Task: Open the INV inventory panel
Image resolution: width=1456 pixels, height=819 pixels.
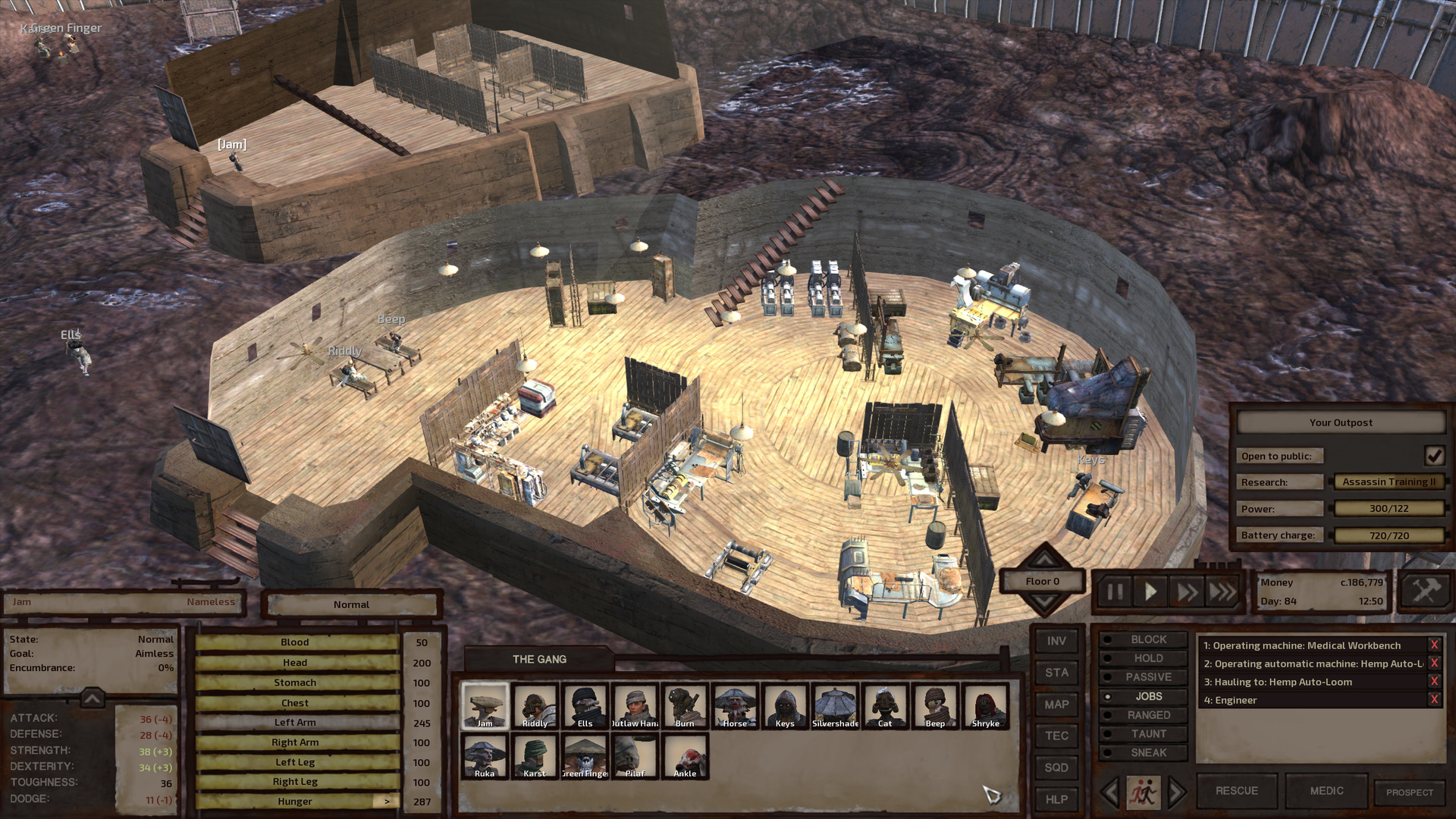Action: [1056, 640]
